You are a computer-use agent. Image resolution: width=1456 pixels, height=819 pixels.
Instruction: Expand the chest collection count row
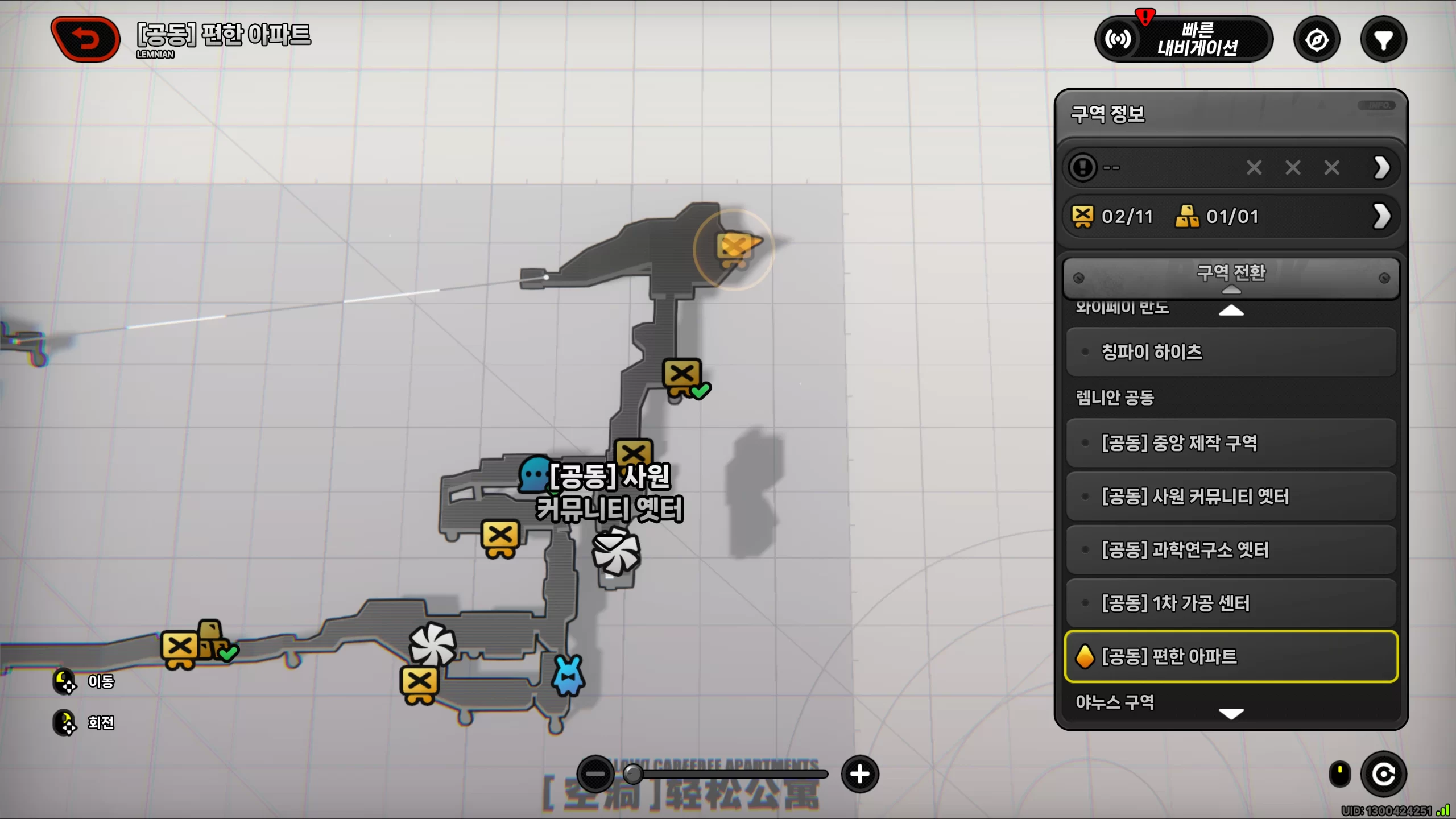tap(1382, 216)
